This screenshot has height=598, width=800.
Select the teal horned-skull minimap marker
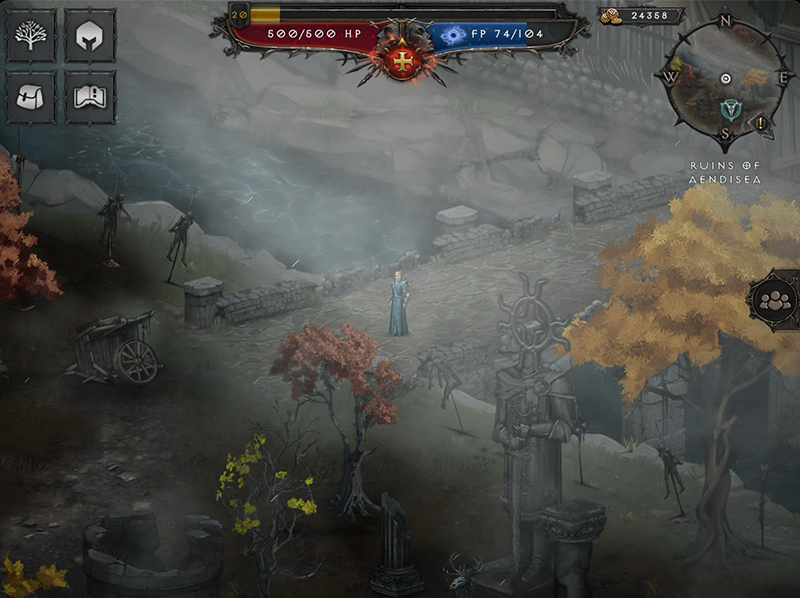[x=729, y=109]
